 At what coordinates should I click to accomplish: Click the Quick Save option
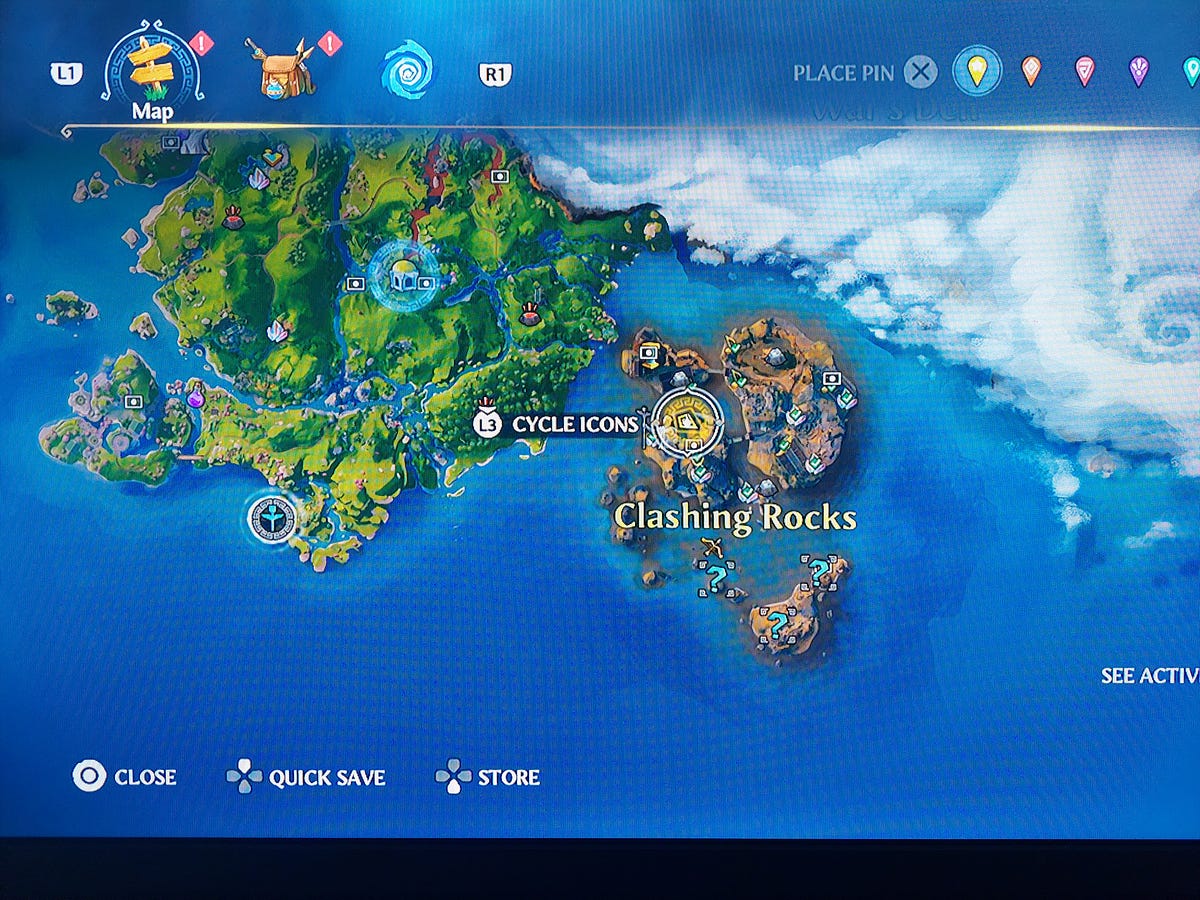pos(306,777)
